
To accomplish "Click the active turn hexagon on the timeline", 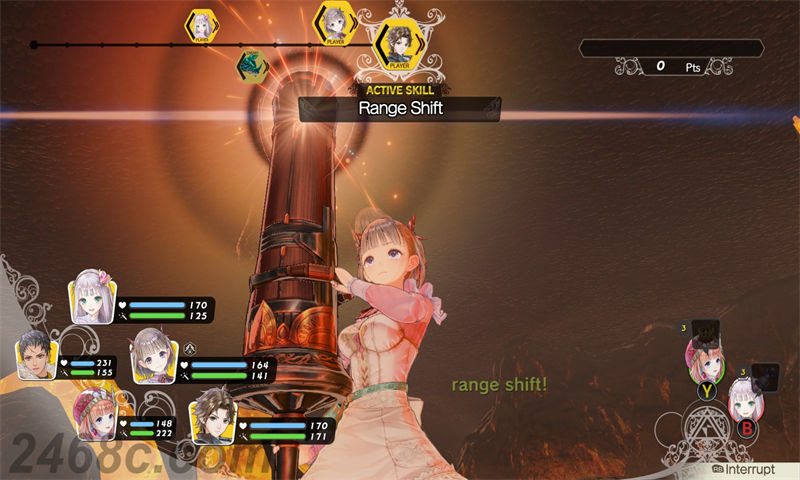I will (x=399, y=44).
